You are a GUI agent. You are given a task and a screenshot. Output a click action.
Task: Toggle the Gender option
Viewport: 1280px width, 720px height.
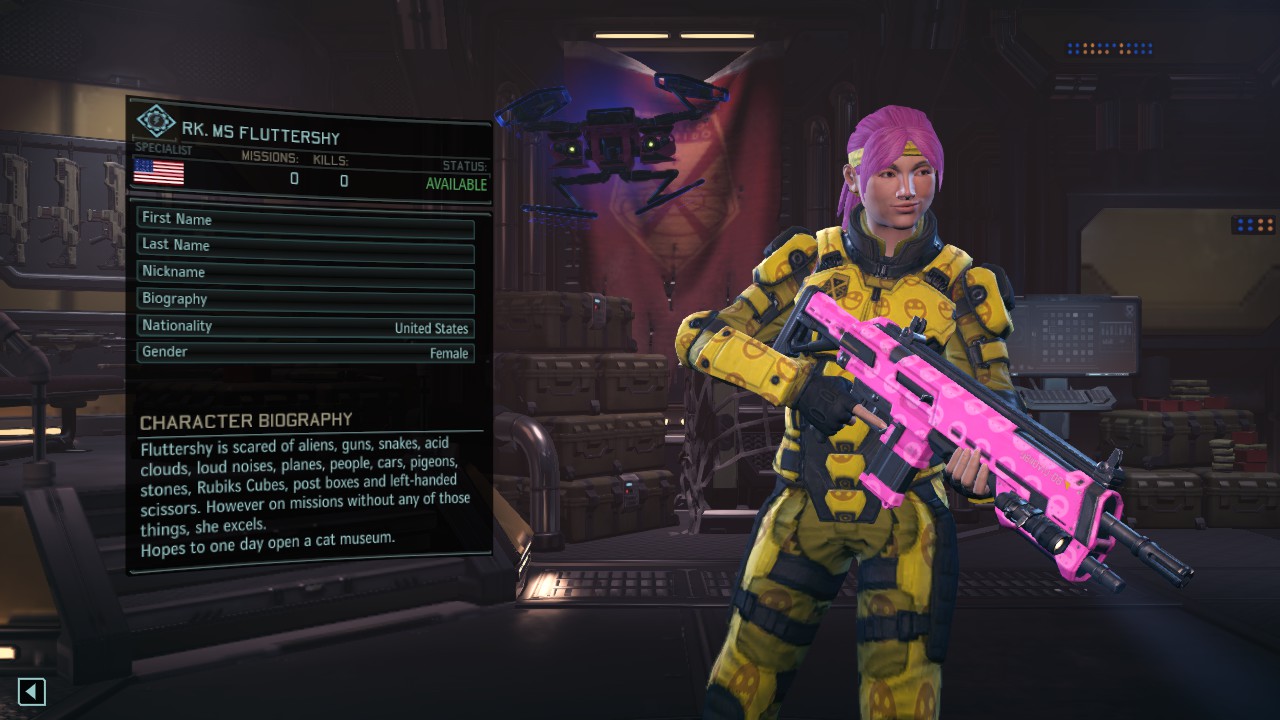[305, 352]
